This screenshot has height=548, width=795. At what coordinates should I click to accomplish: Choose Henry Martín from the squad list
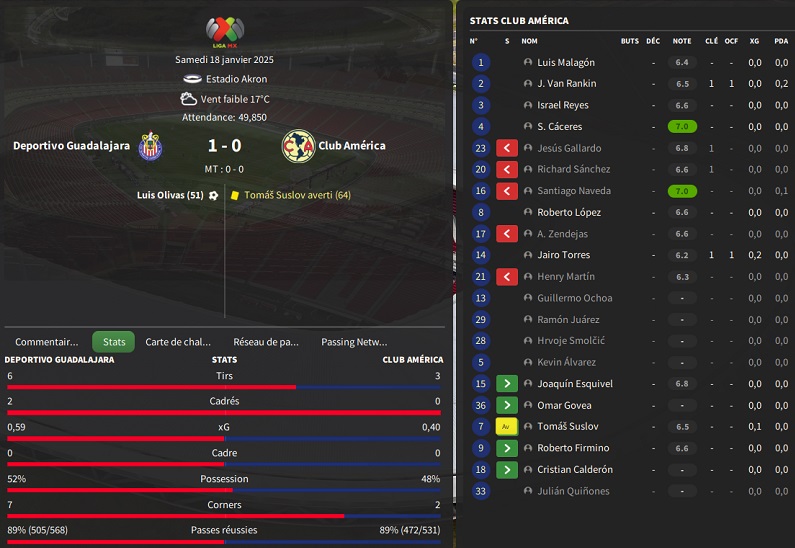(565, 277)
